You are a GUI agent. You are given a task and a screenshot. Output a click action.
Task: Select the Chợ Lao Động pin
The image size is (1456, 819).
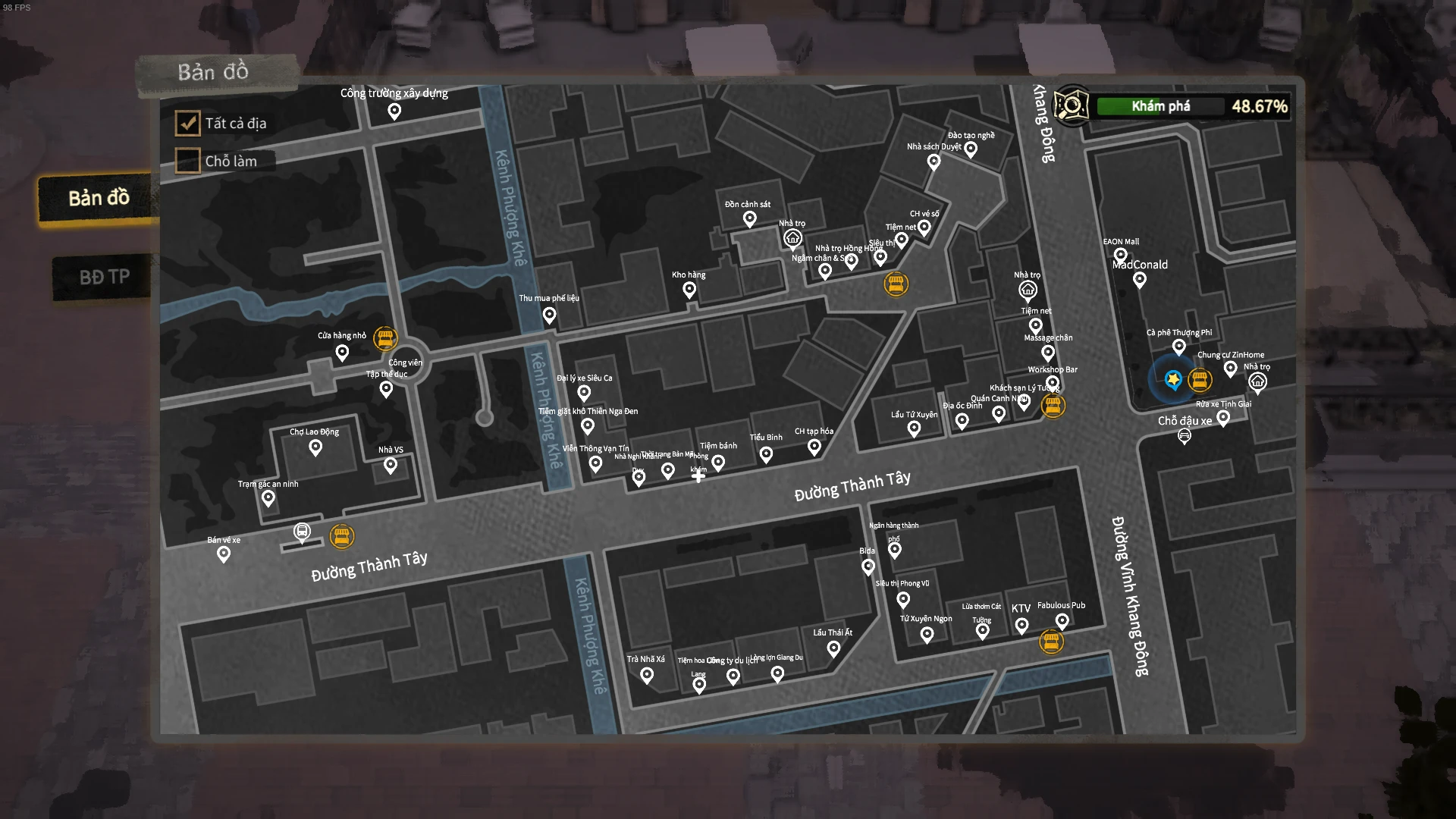point(315,447)
